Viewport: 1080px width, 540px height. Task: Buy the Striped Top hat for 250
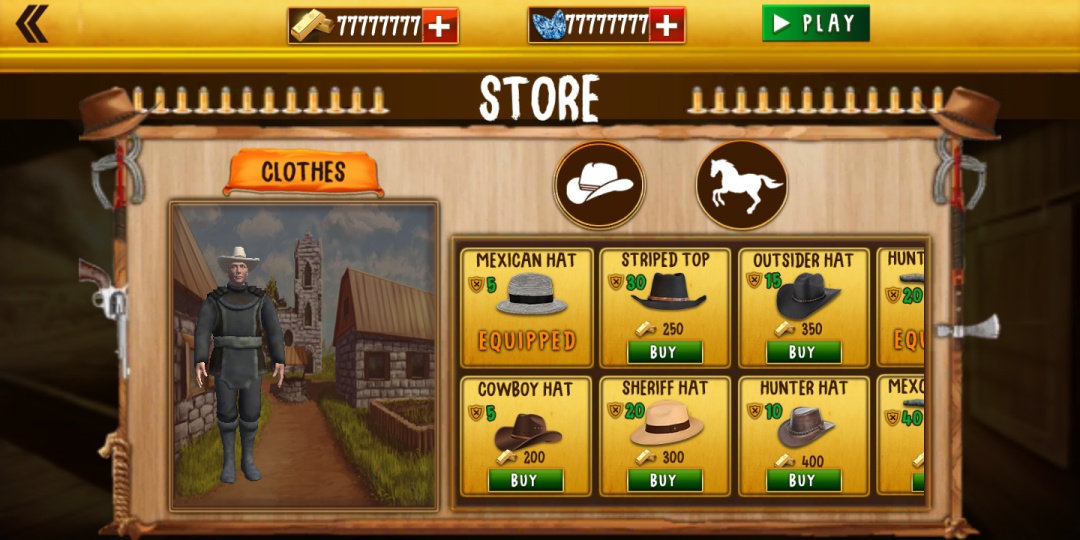665,352
